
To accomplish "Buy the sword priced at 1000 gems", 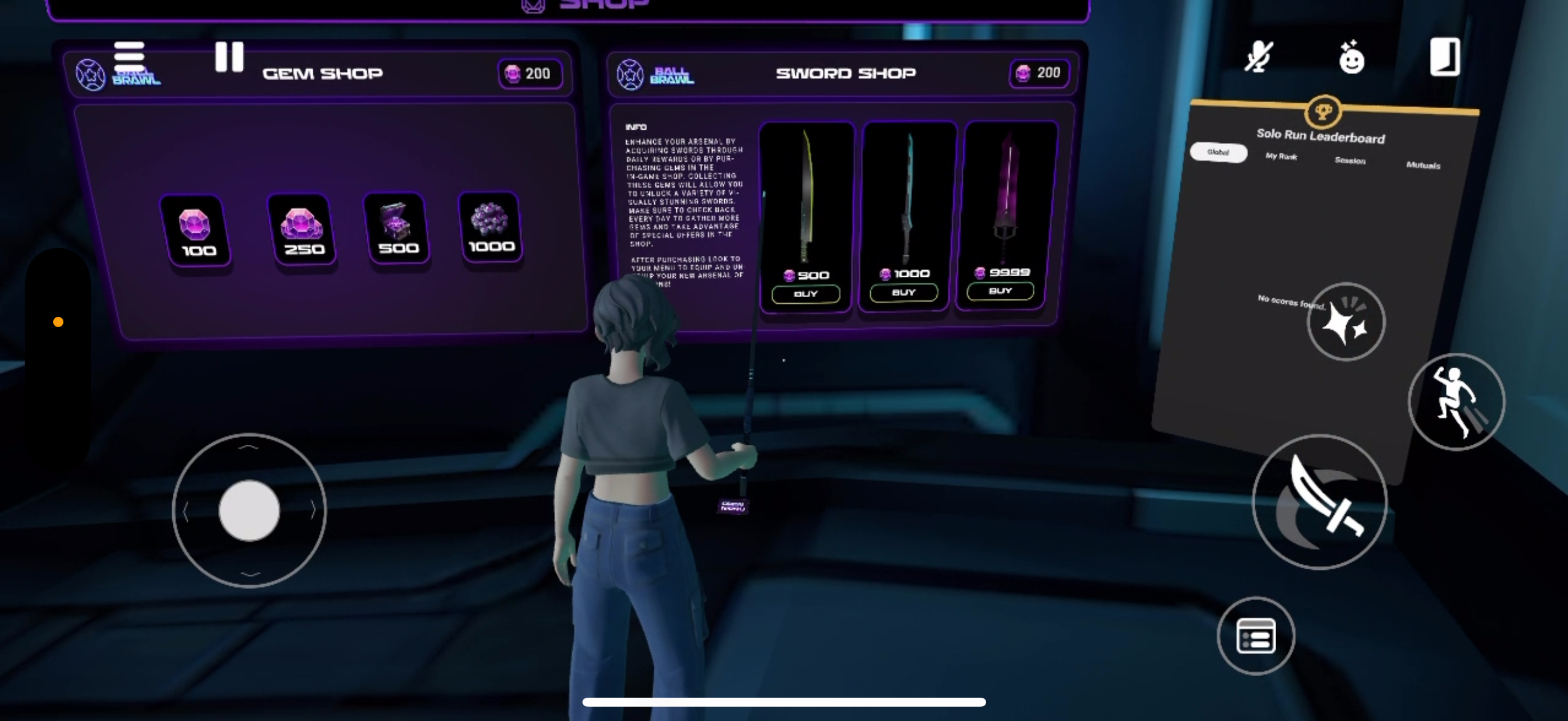I will 903,293.
